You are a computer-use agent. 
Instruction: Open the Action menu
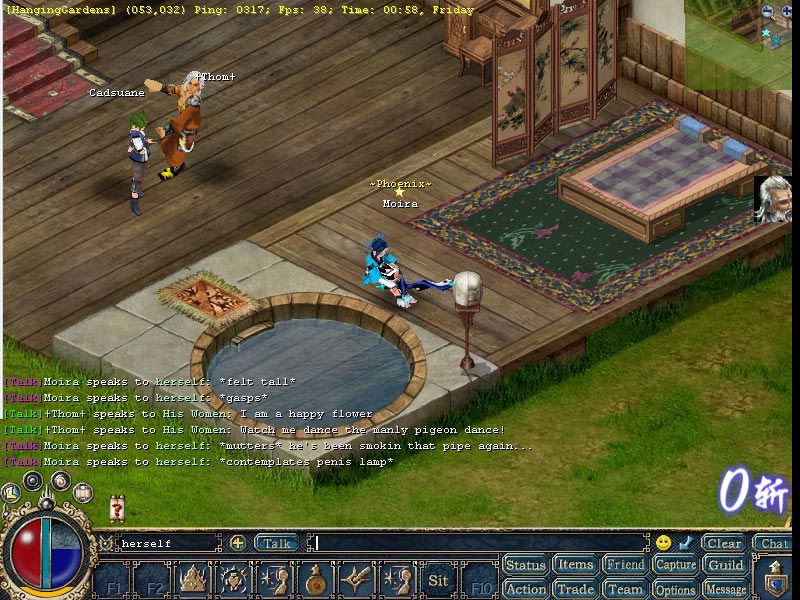coord(525,589)
